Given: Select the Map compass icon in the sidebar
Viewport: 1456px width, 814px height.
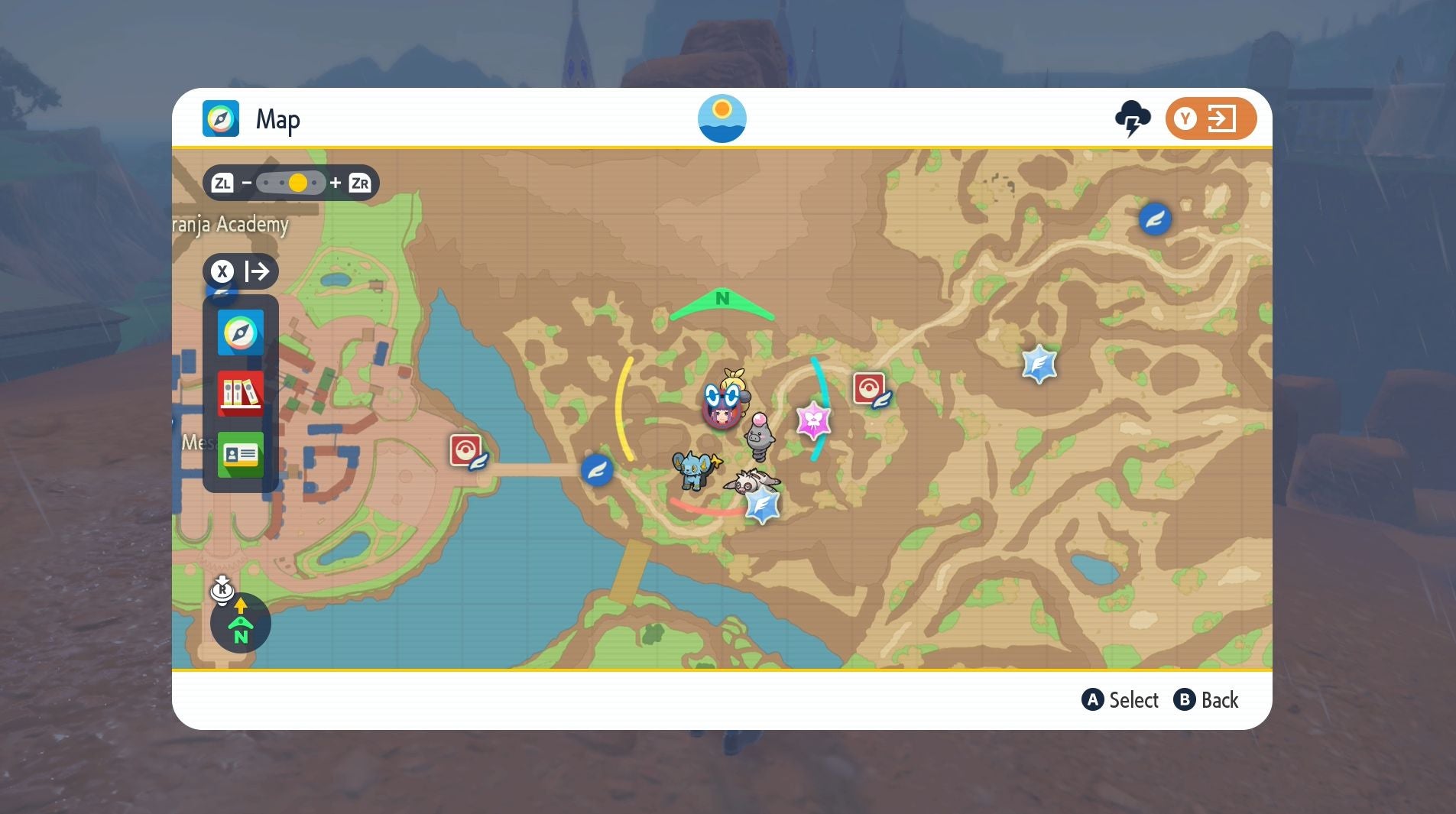Looking at the screenshot, I should click(x=240, y=333).
